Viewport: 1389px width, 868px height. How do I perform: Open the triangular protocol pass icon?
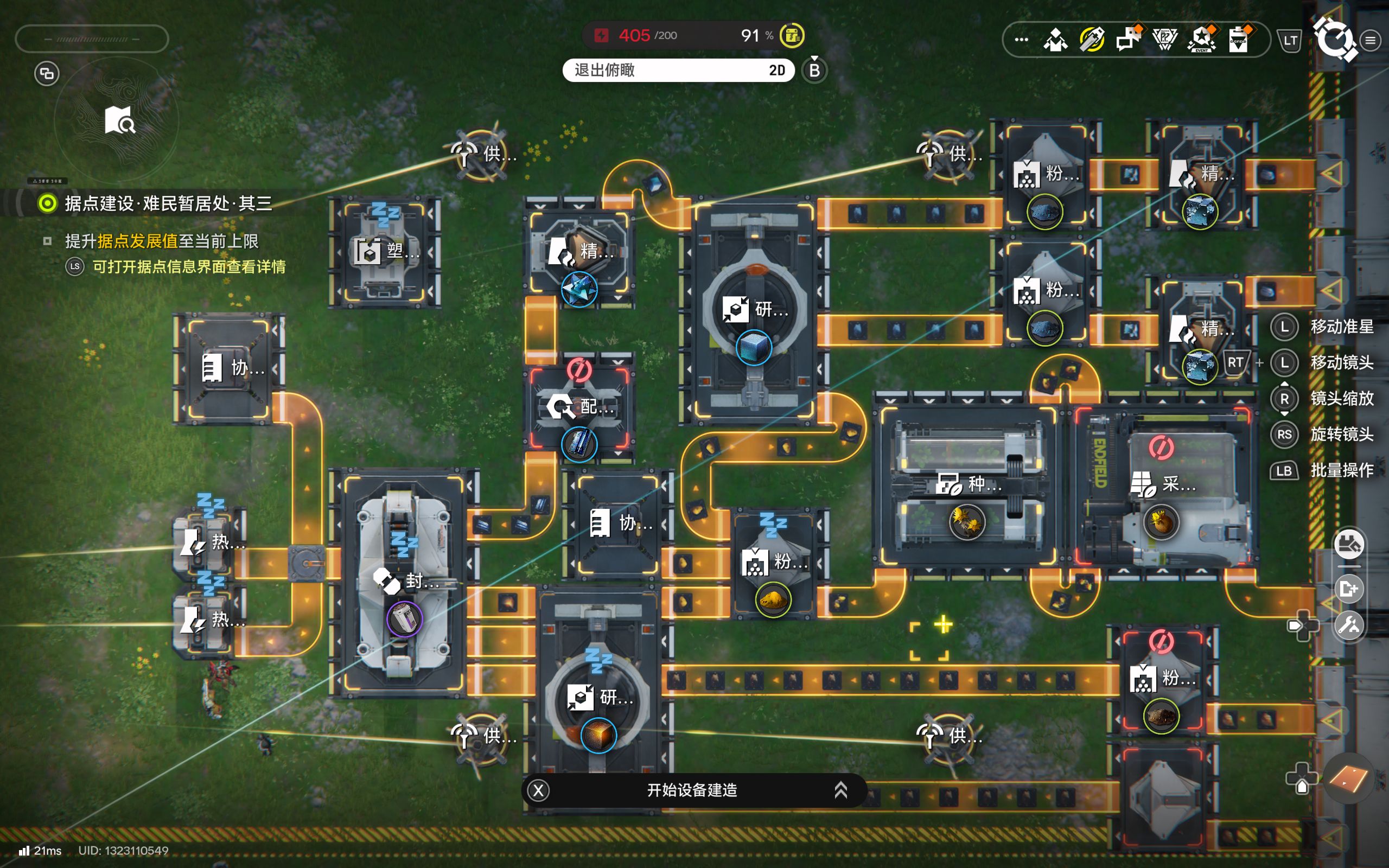click(x=1164, y=40)
